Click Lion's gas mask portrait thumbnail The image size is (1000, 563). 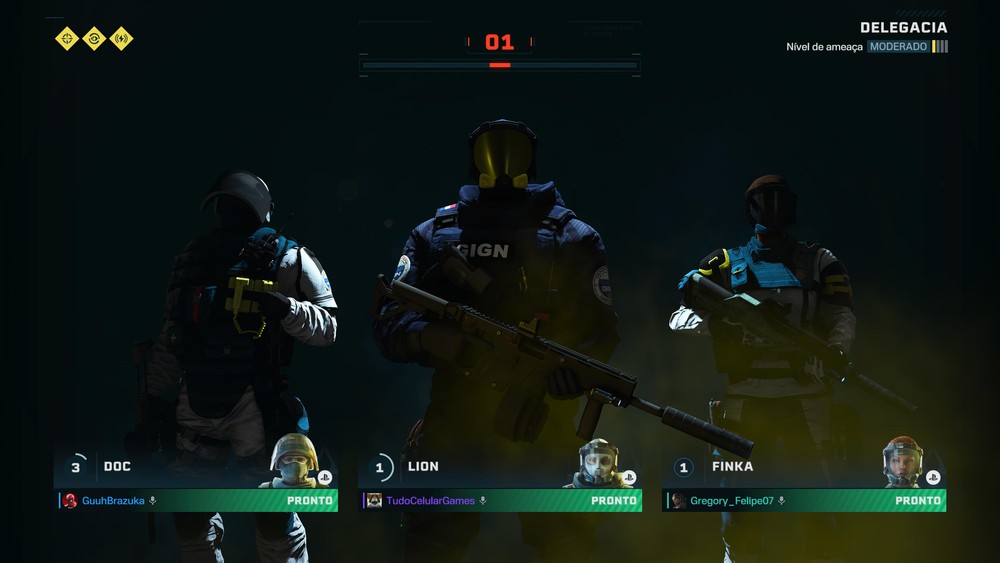(598, 462)
